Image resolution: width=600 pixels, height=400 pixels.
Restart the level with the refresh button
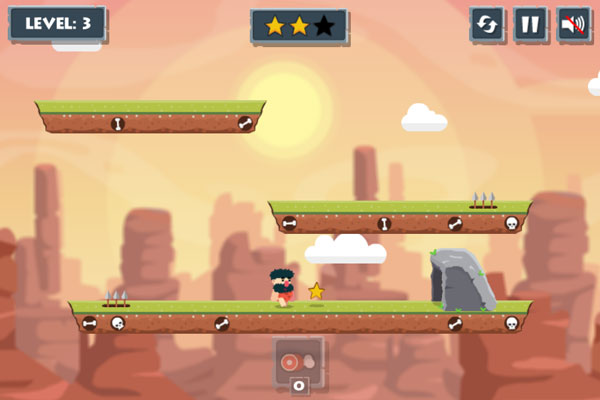coord(487,25)
